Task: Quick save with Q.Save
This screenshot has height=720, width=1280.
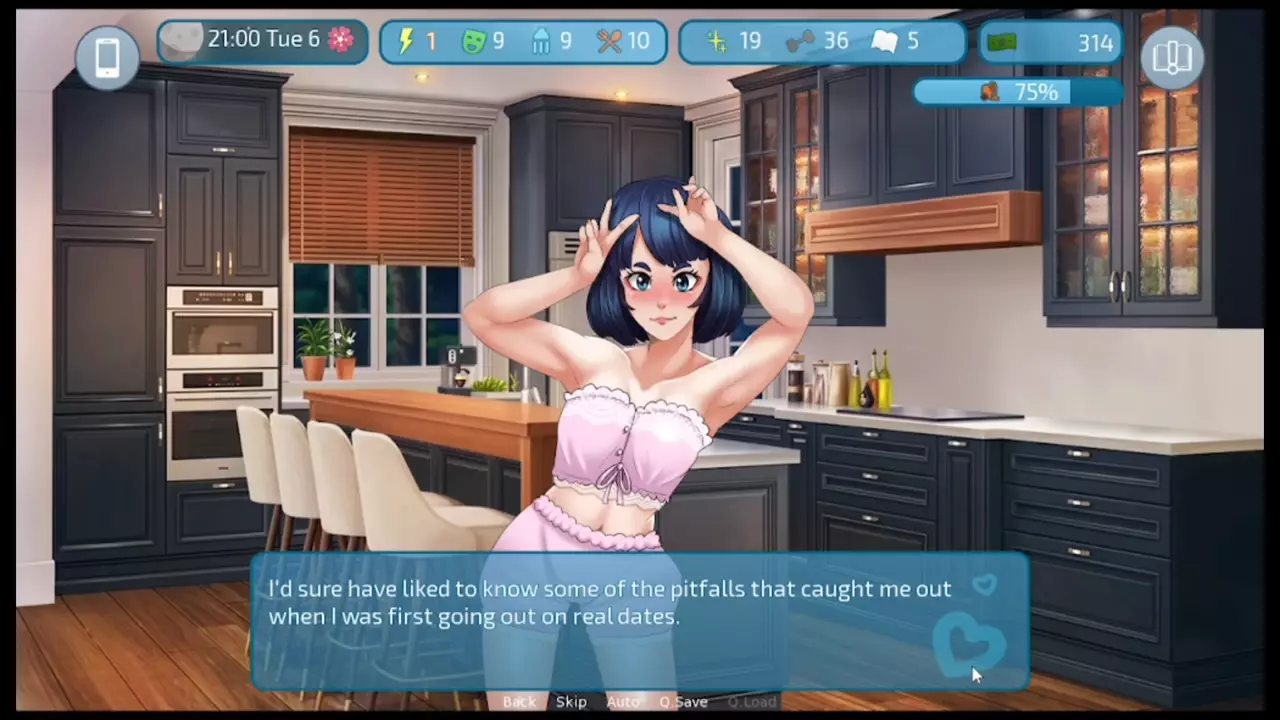Action: tap(684, 702)
